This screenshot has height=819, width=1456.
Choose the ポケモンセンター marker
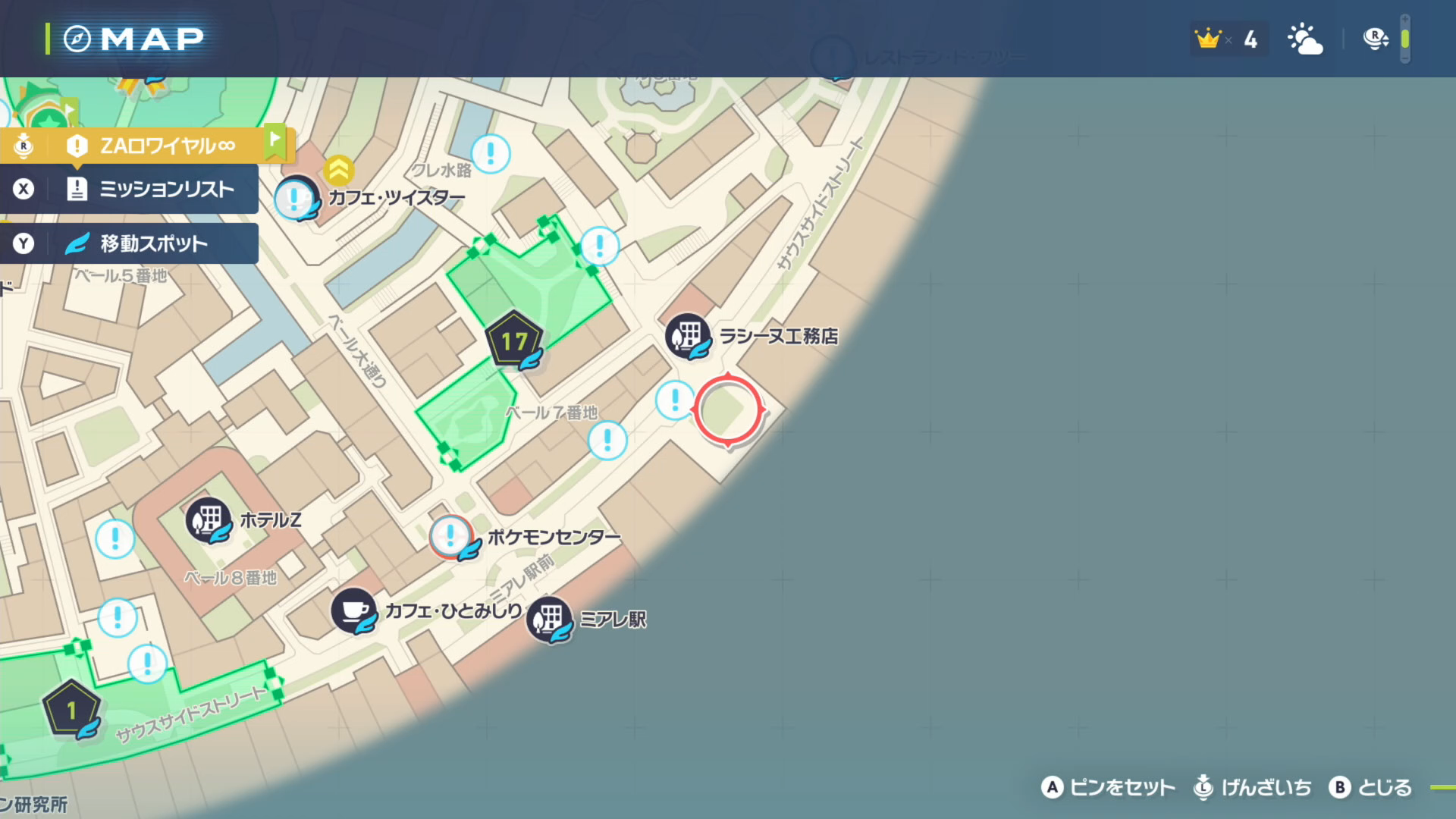click(x=452, y=537)
